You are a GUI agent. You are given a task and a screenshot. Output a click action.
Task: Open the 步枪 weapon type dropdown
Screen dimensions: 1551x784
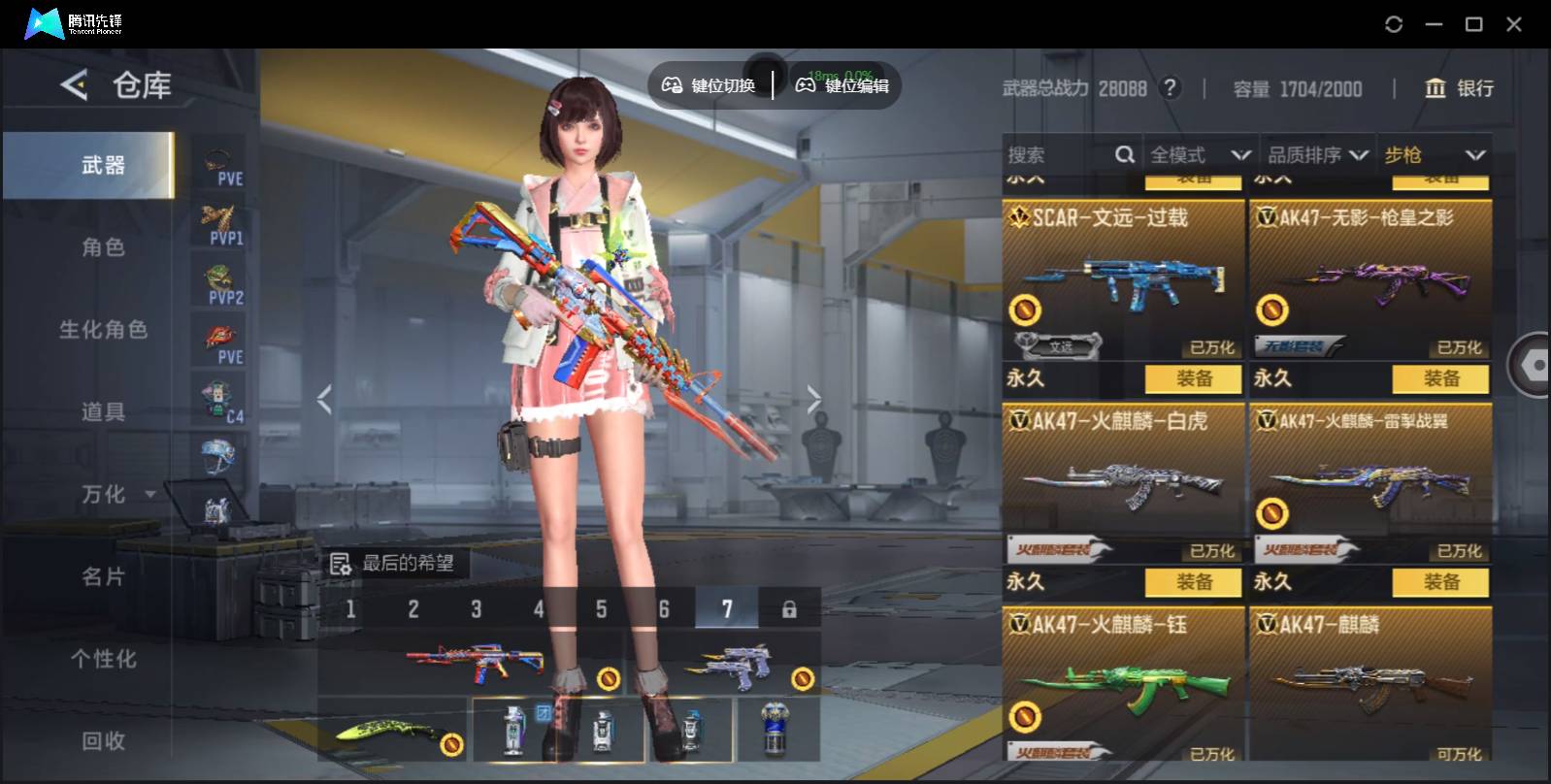1434,155
